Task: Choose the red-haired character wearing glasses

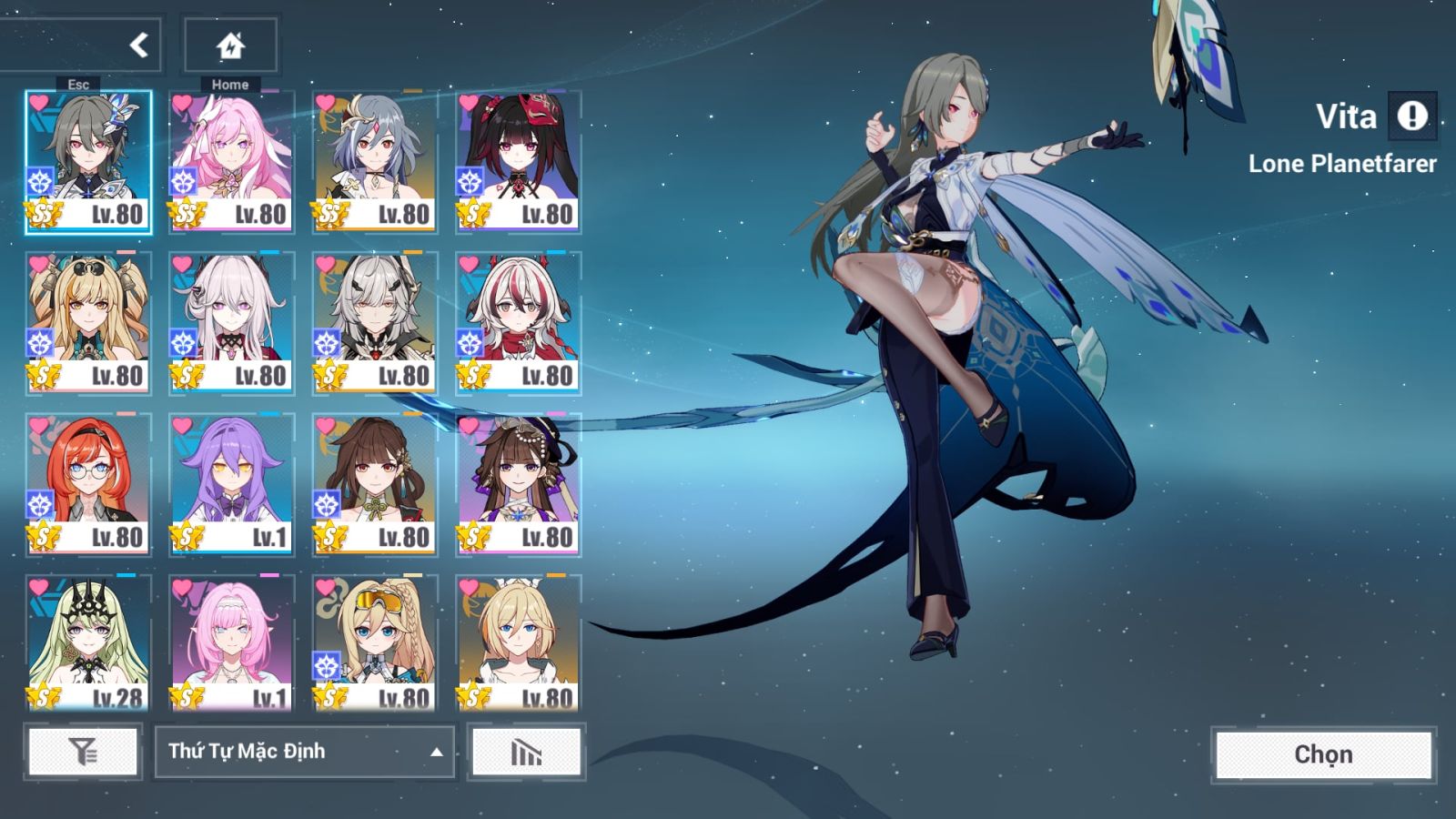Action: pyautogui.click(x=88, y=483)
